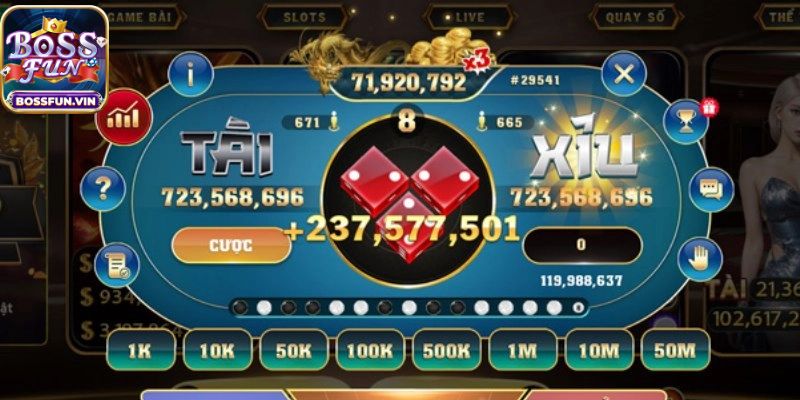The image size is (800, 400).
Task: Show the red statistics chart
Action: click(122, 116)
